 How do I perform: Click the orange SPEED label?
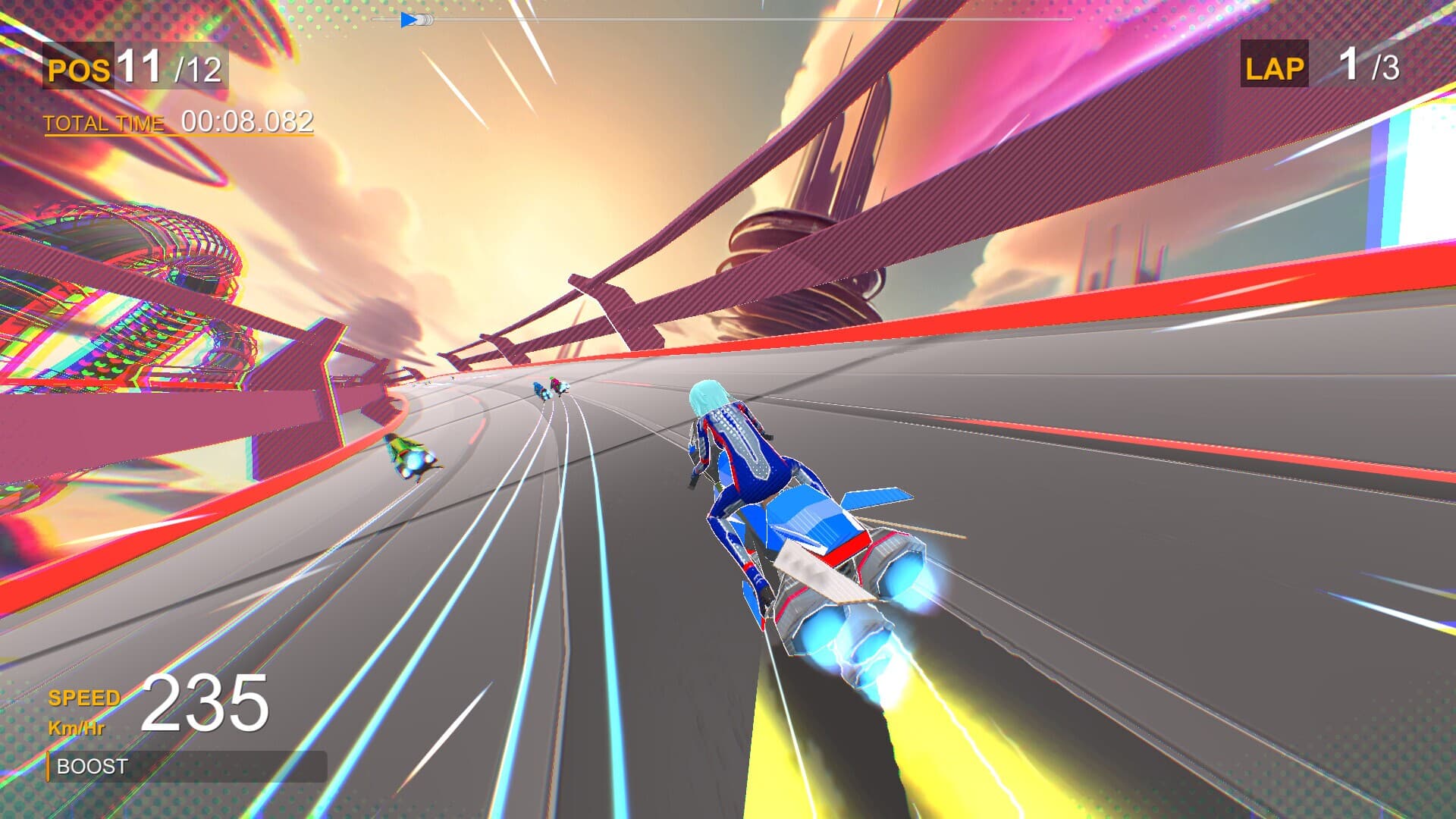(83, 698)
